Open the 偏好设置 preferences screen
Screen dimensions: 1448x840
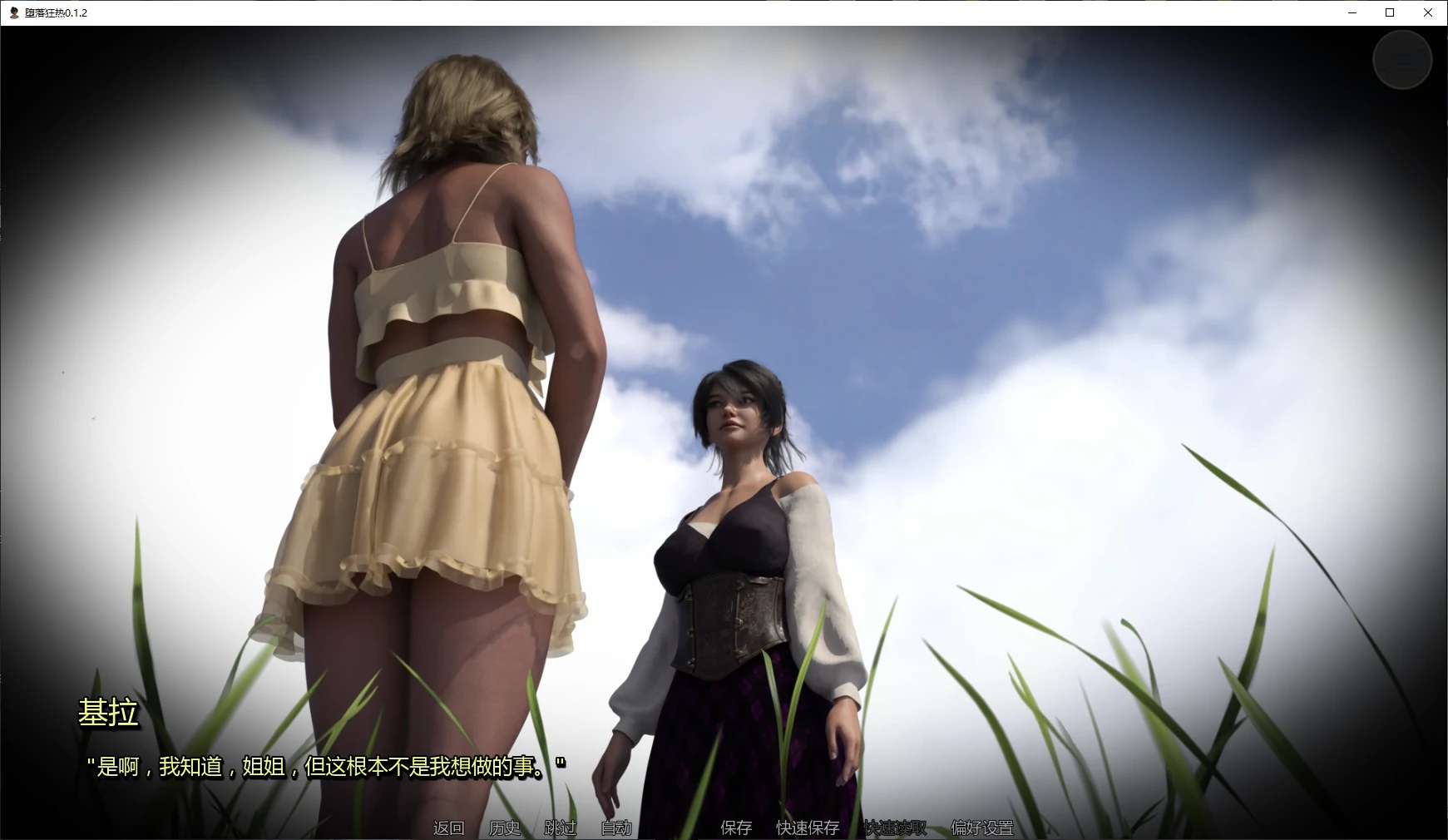point(982,828)
